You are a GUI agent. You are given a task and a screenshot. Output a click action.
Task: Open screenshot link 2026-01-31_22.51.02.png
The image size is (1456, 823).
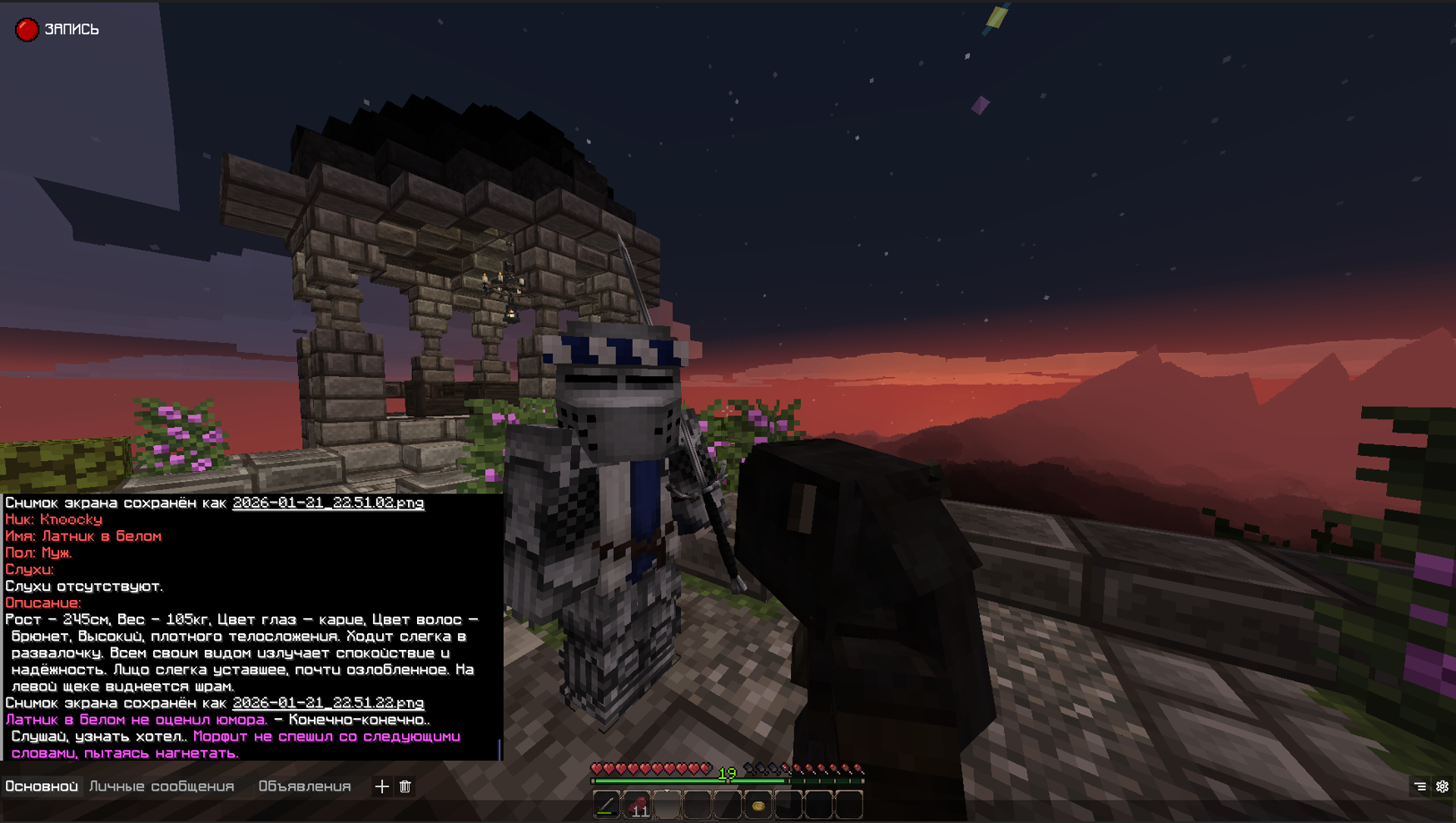point(328,503)
